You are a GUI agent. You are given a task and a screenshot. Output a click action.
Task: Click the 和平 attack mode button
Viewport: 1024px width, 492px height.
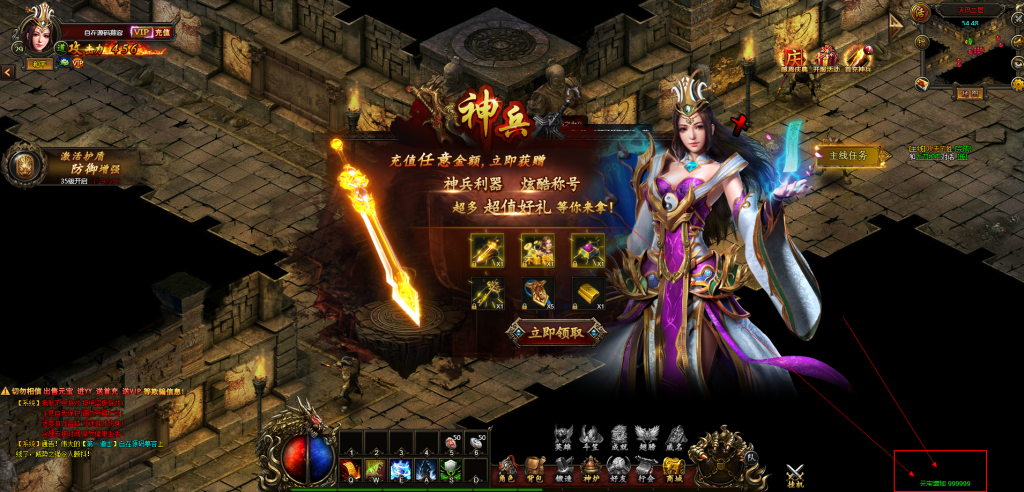39,63
